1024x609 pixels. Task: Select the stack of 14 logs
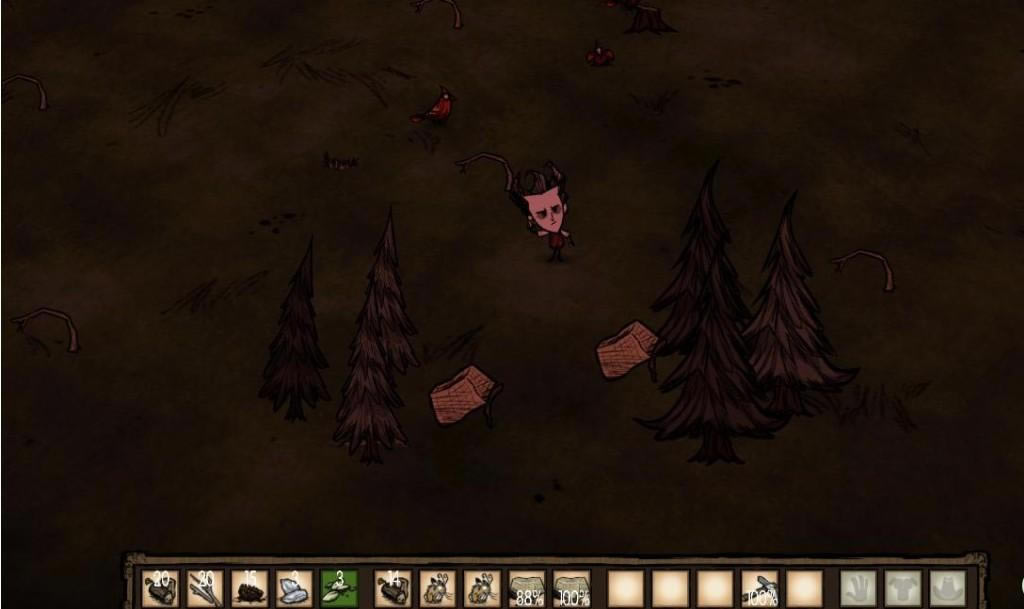(x=393, y=588)
